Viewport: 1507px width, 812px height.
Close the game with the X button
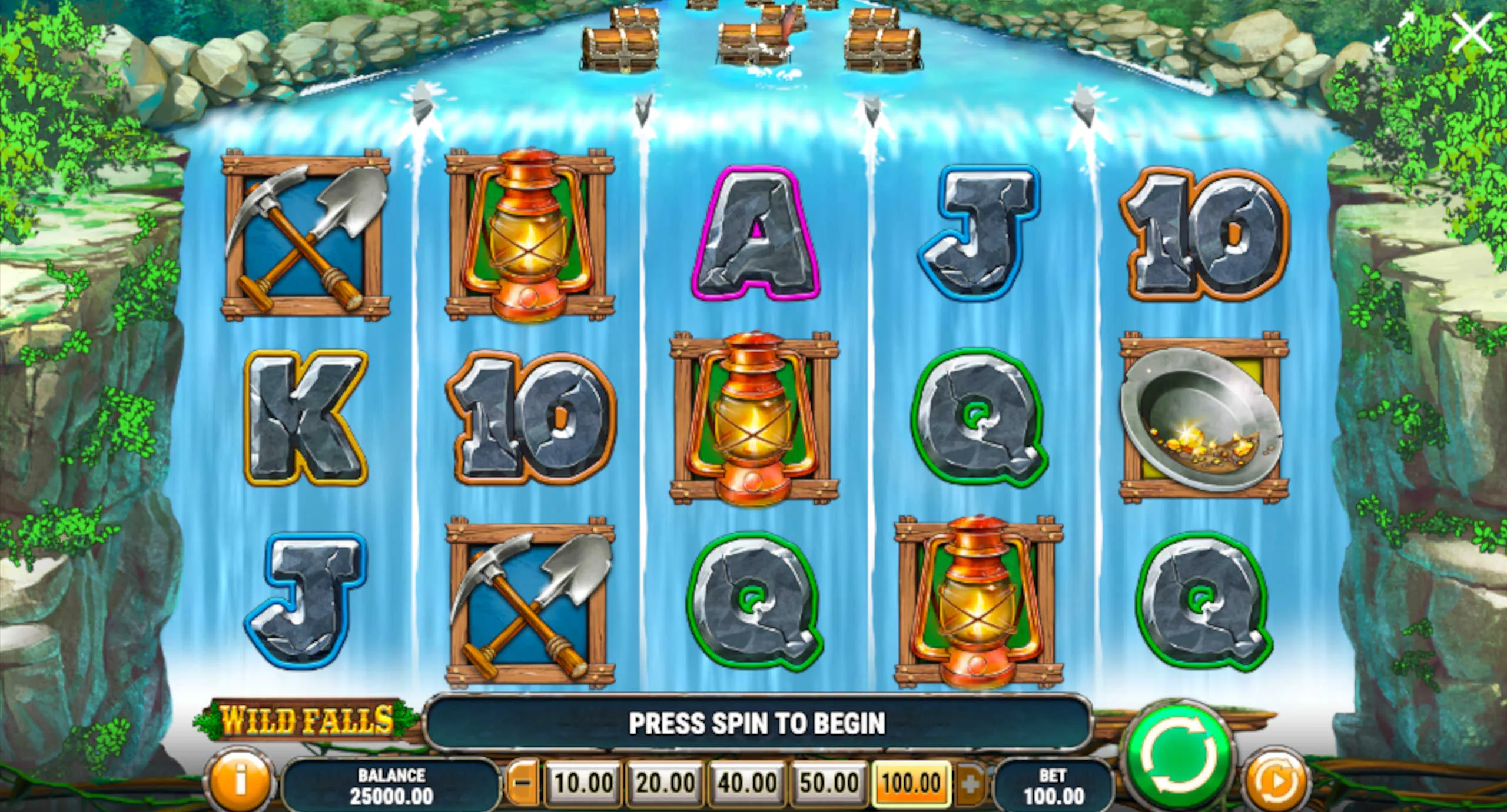(1472, 34)
